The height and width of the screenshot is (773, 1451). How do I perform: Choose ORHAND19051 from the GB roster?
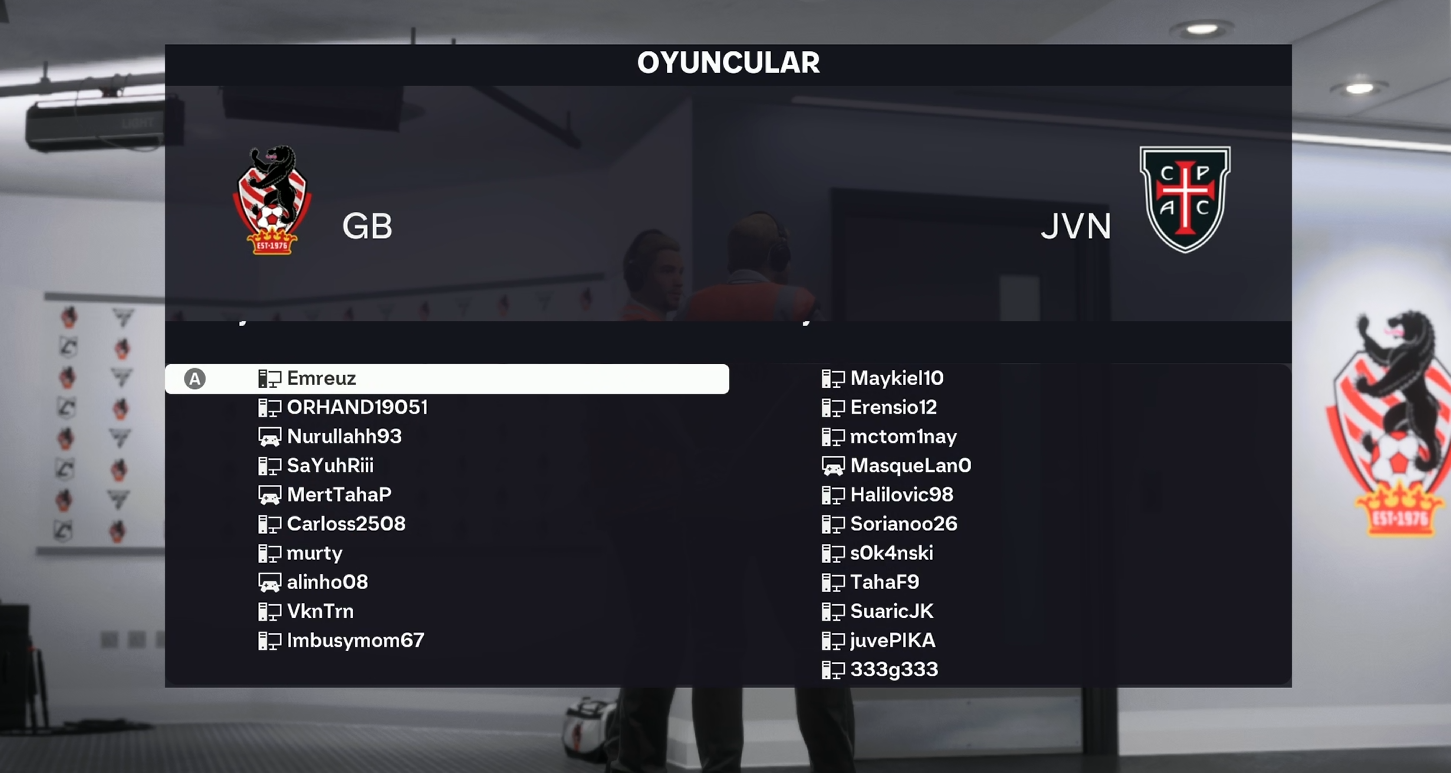coord(357,408)
